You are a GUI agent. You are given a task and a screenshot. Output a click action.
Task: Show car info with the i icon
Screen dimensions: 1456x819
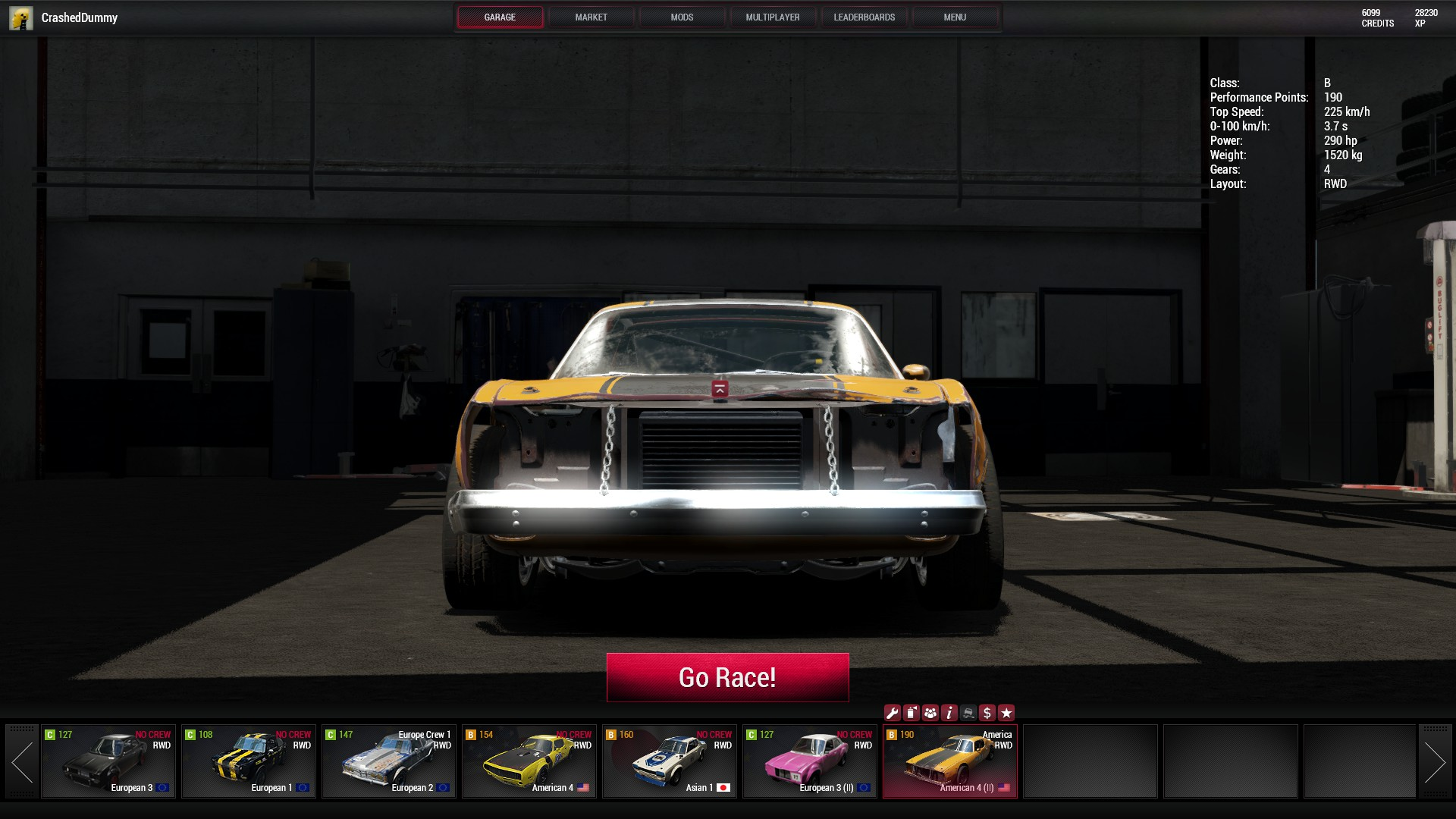click(x=949, y=713)
